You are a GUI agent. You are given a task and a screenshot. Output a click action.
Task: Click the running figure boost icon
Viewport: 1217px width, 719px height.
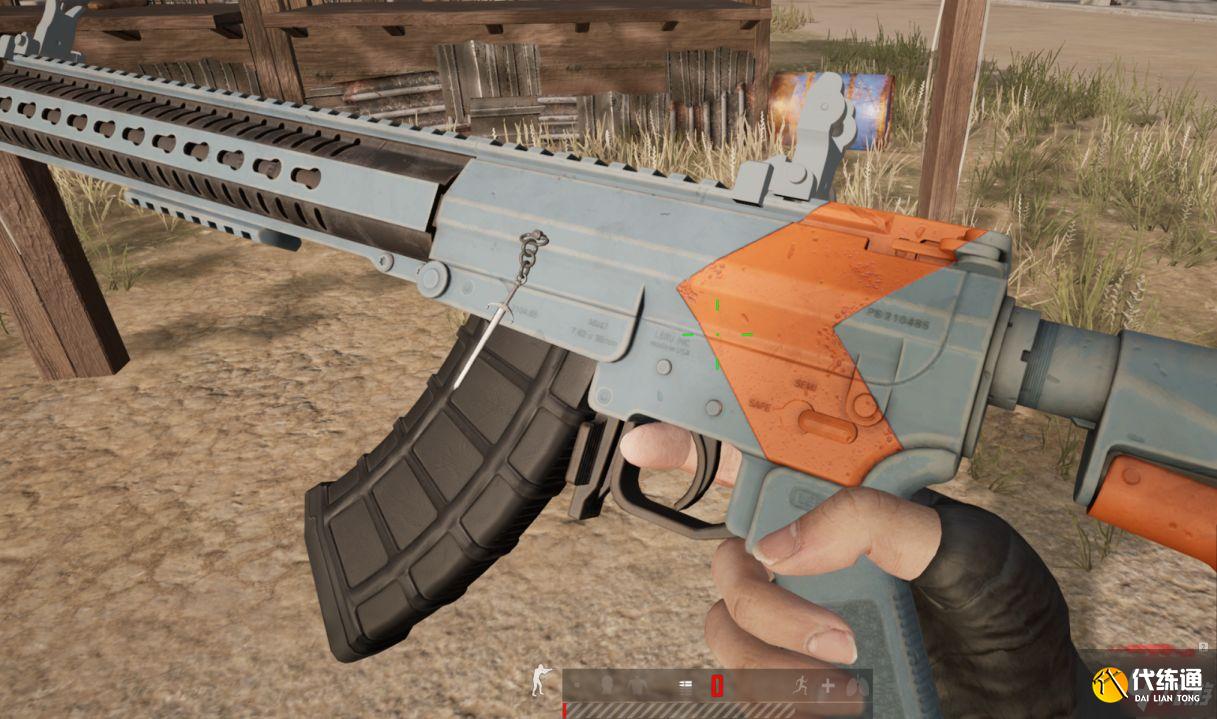[800, 686]
